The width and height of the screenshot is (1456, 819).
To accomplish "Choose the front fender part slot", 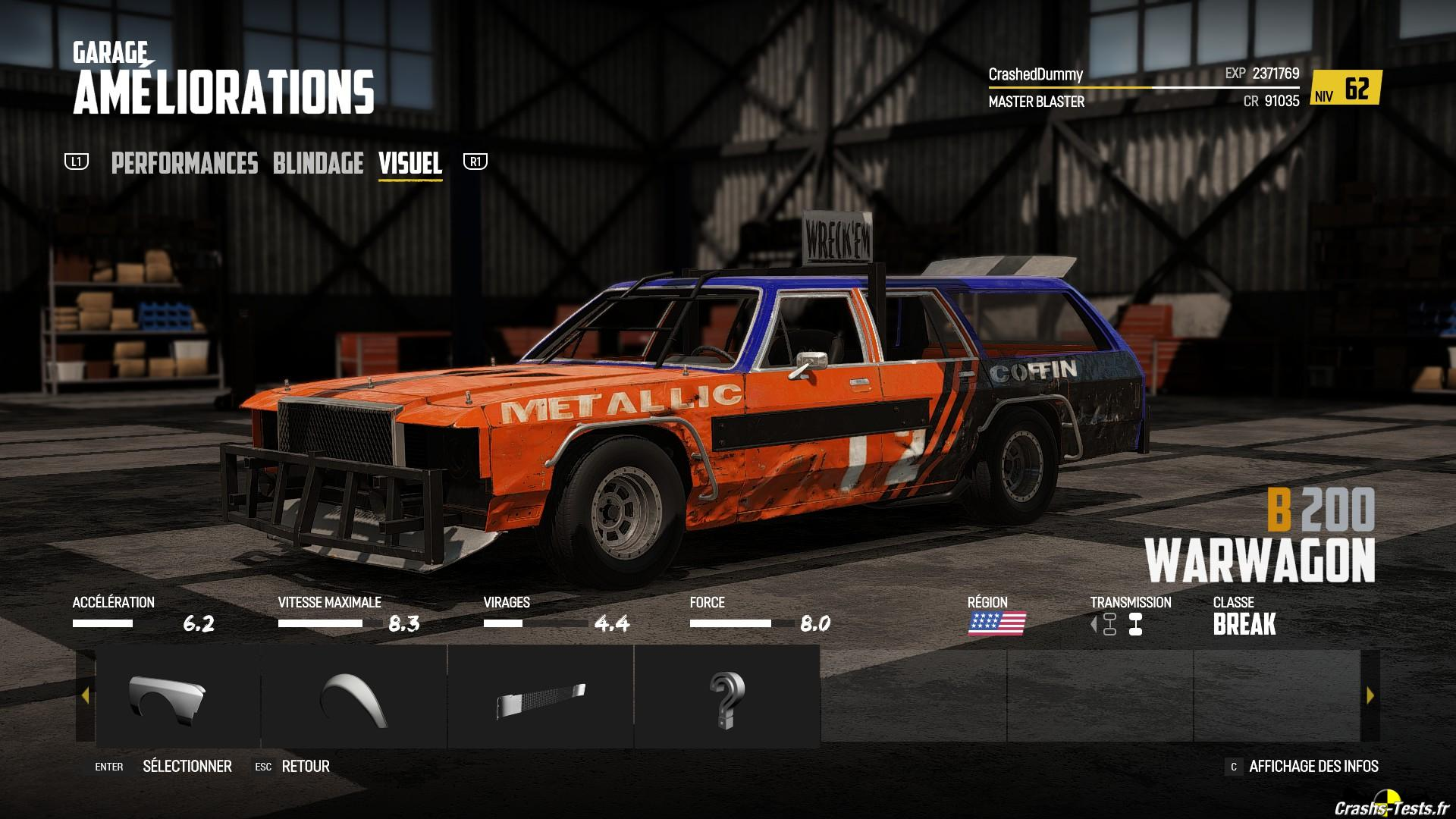I will tap(168, 698).
